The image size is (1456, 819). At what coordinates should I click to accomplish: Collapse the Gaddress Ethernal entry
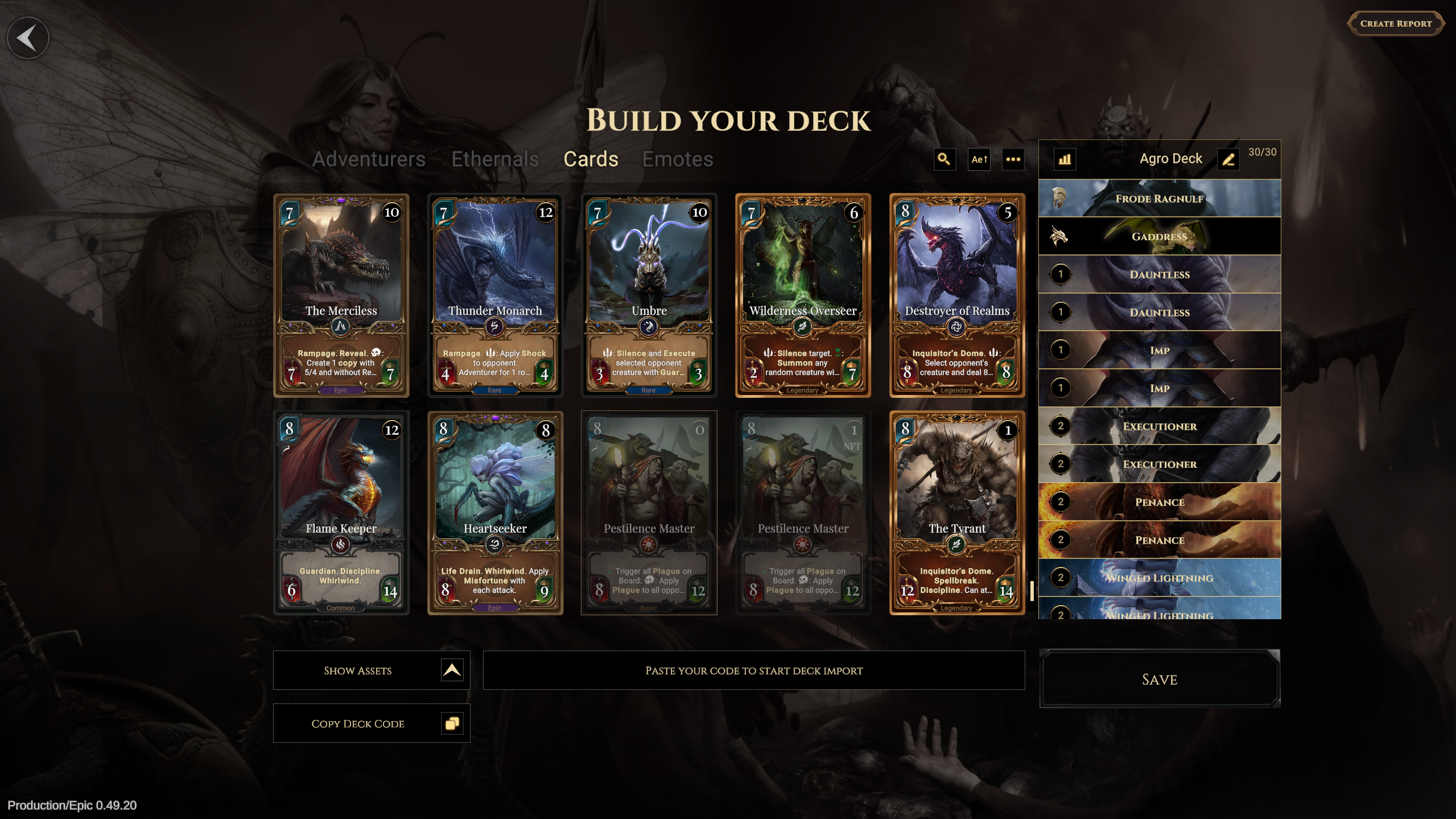[x=1160, y=236]
